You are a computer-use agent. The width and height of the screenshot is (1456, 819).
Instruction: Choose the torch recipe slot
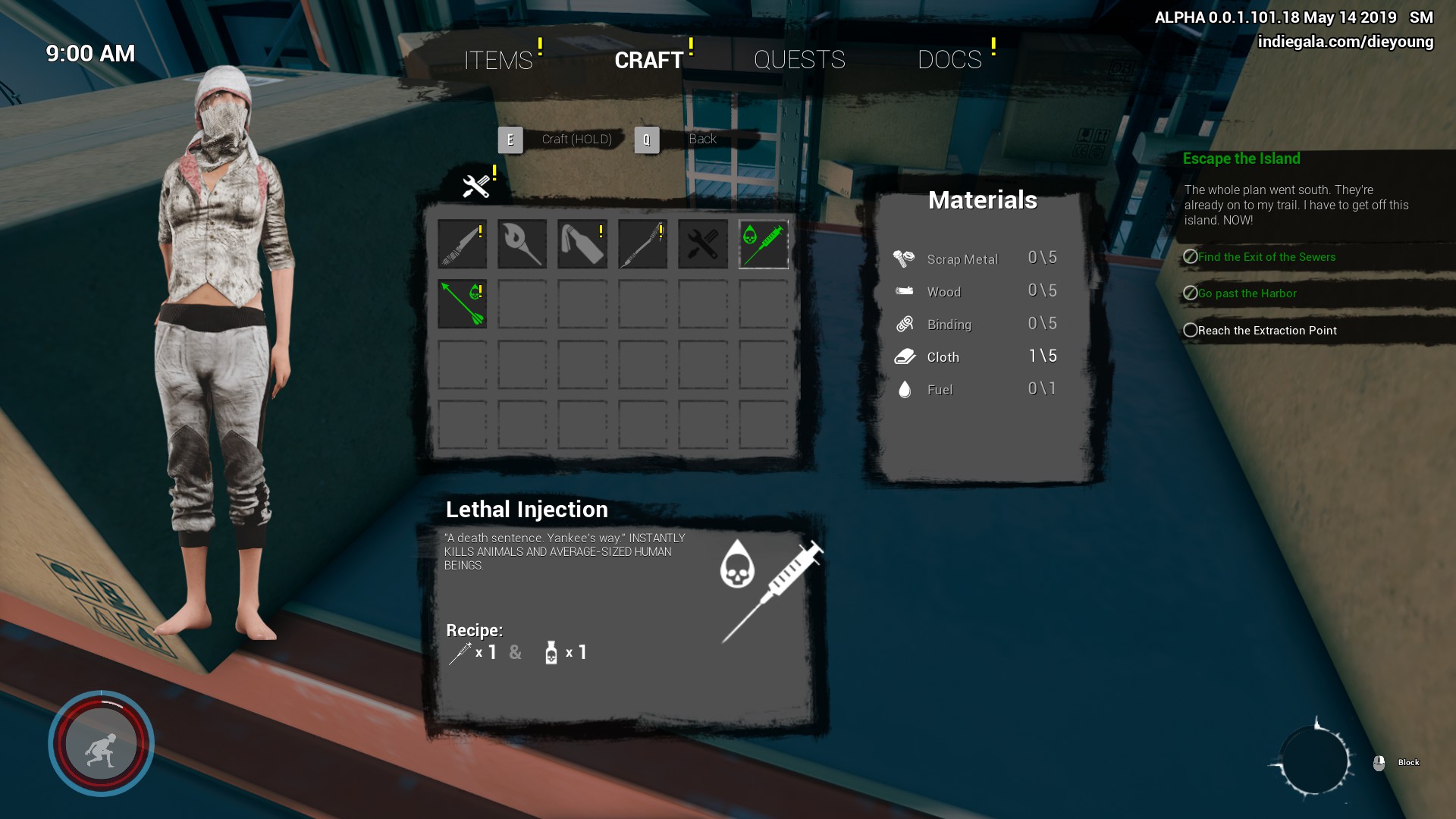(522, 244)
